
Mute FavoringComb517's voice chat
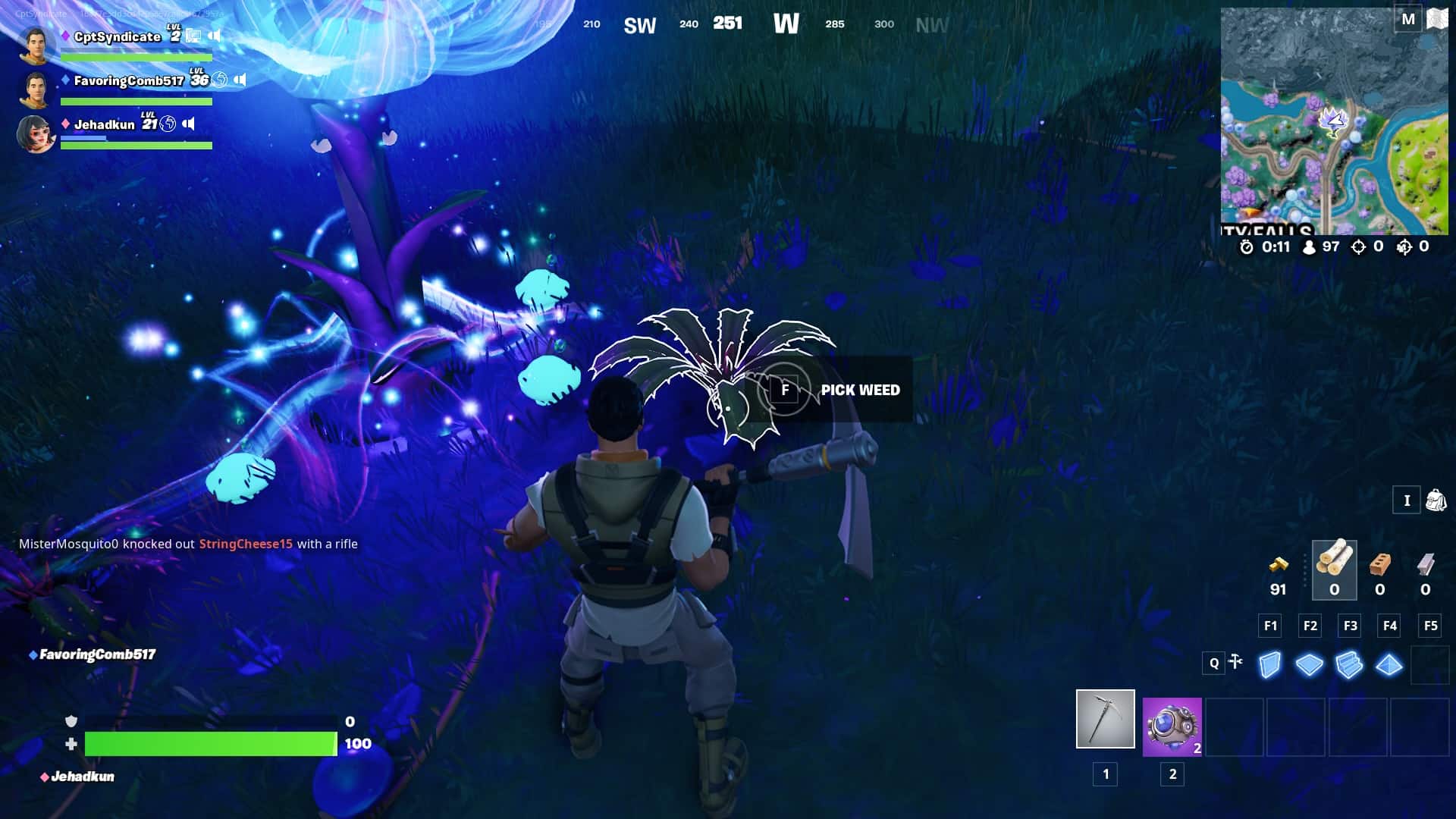pyautogui.click(x=240, y=77)
